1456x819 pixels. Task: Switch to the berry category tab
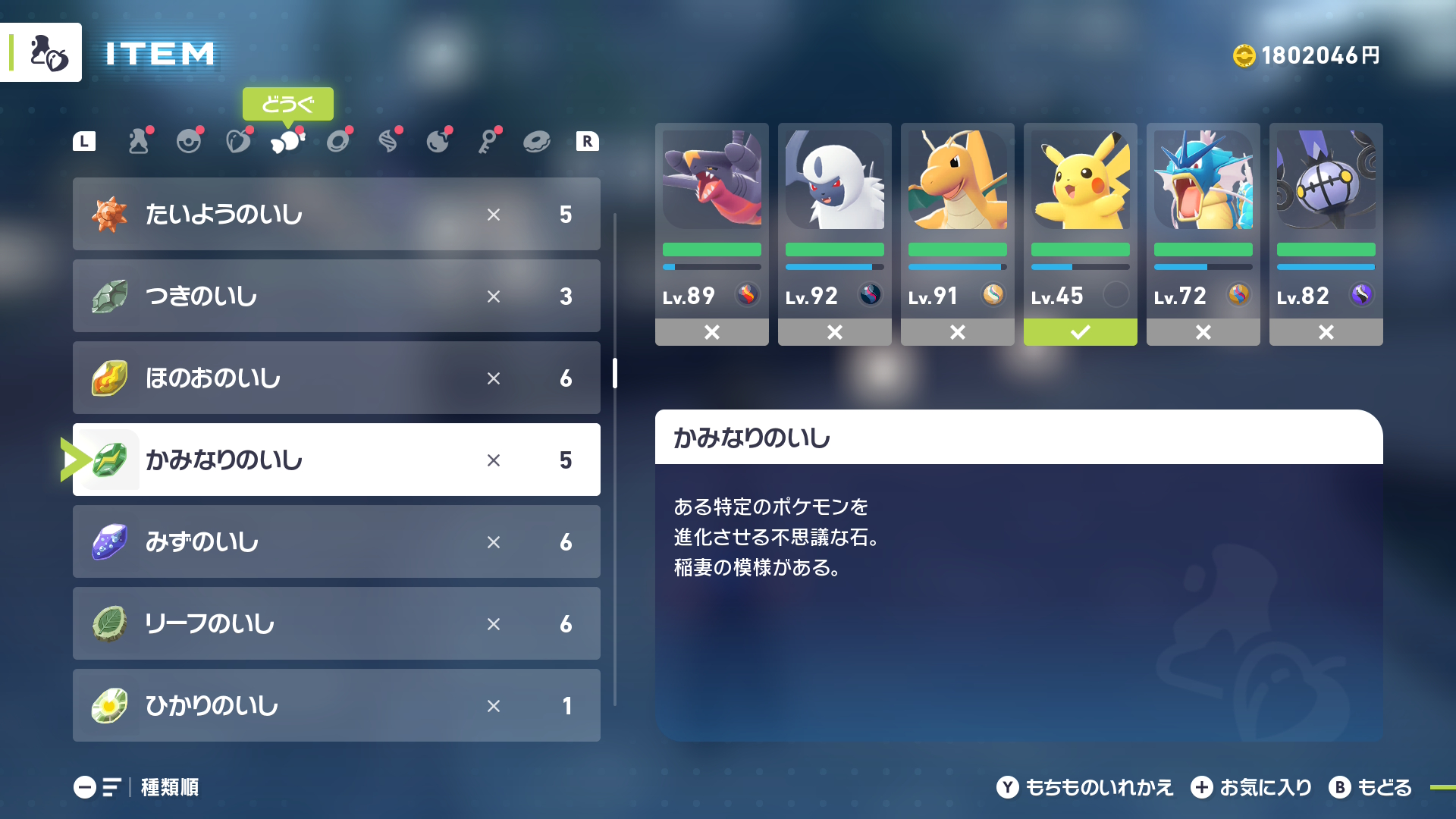point(238,141)
